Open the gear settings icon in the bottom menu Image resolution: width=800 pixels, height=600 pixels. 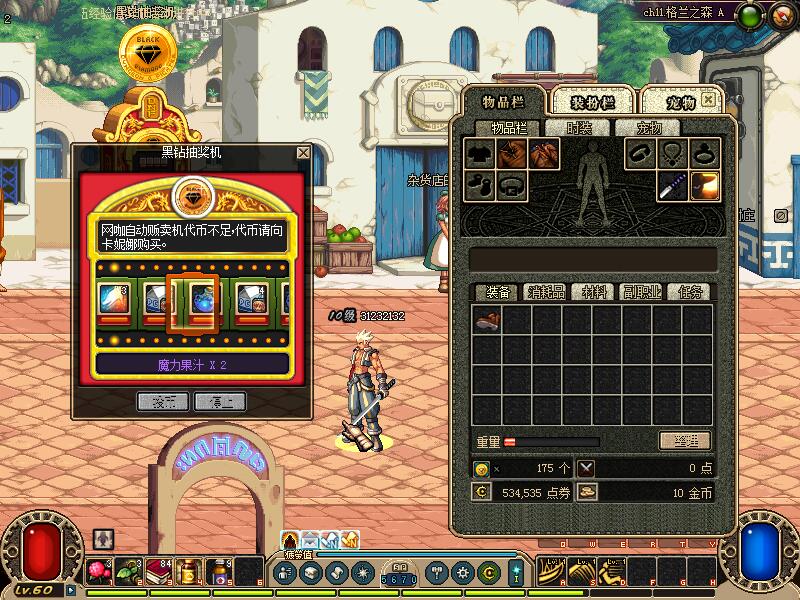click(462, 573)
